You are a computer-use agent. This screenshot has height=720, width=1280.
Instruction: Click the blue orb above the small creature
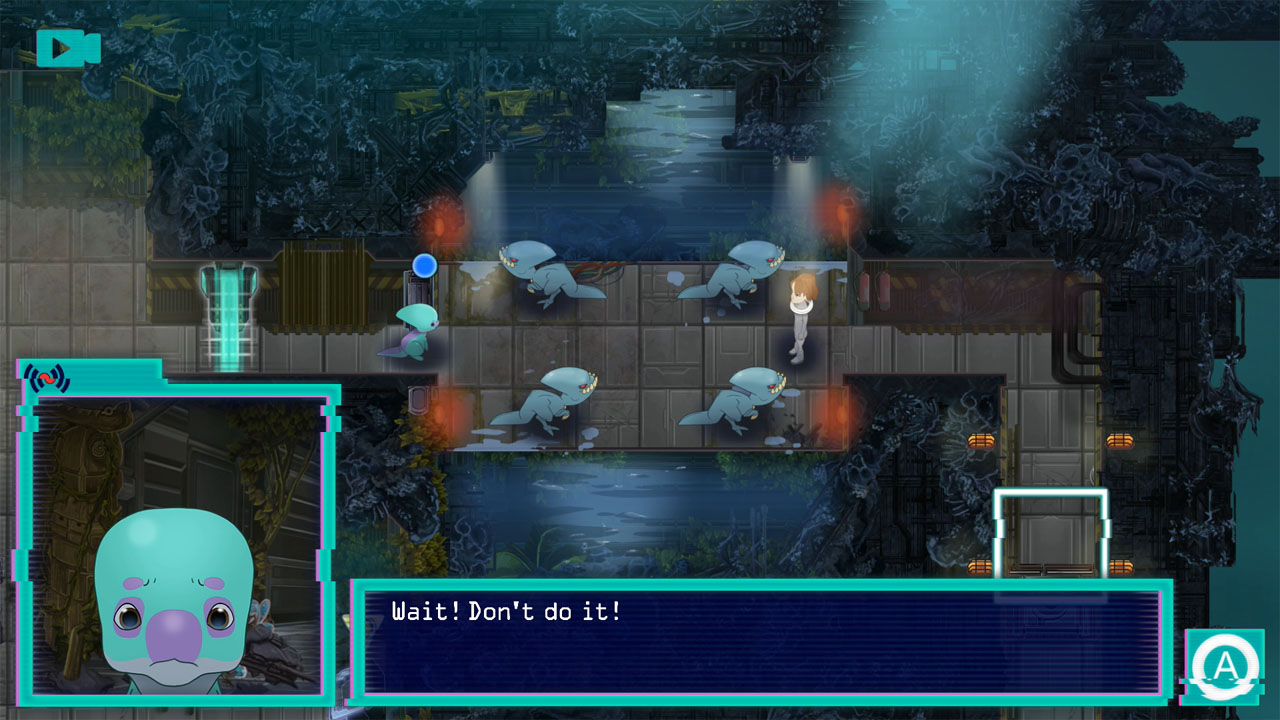pos(424,264)
